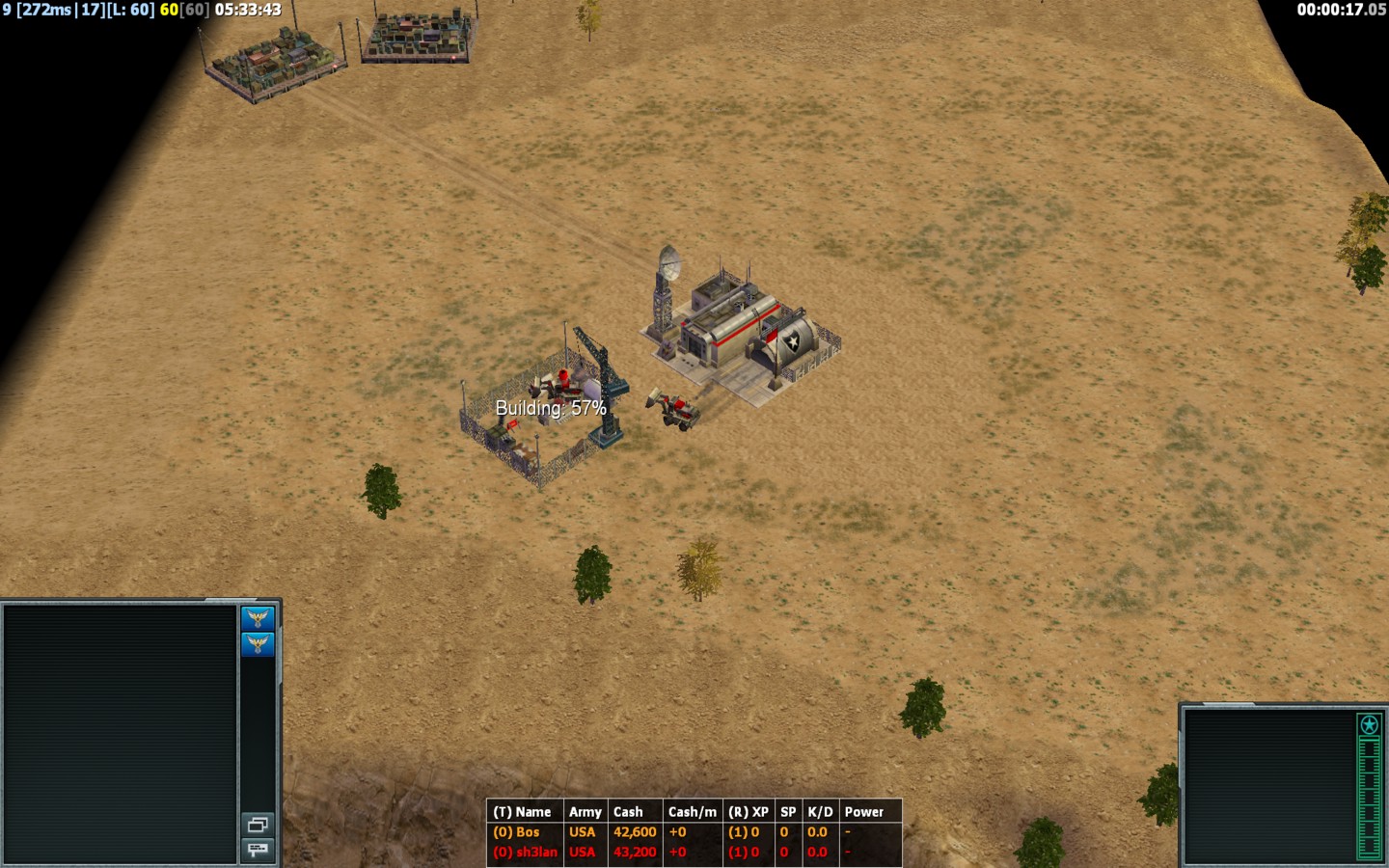This screenshot has height=868, width=1389.
Task: Click the overlapping windows button
Action: [258, 825]
